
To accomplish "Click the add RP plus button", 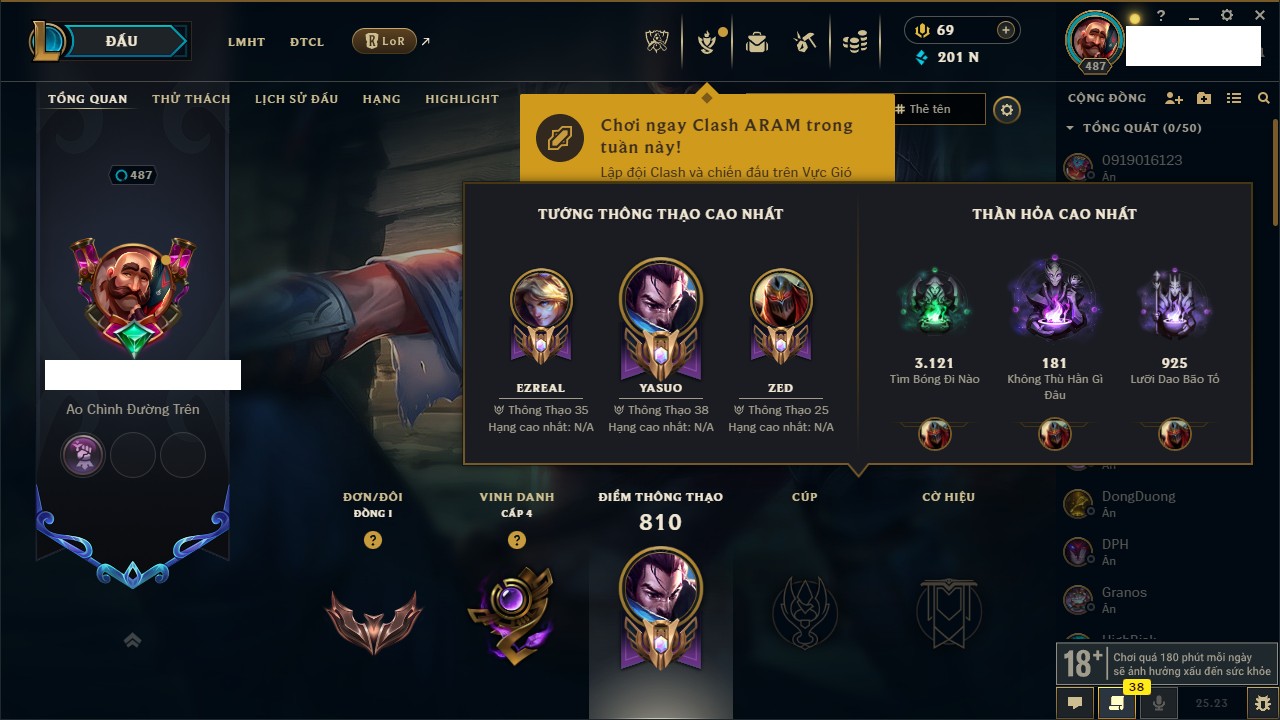I will (x=1006, y=30).
